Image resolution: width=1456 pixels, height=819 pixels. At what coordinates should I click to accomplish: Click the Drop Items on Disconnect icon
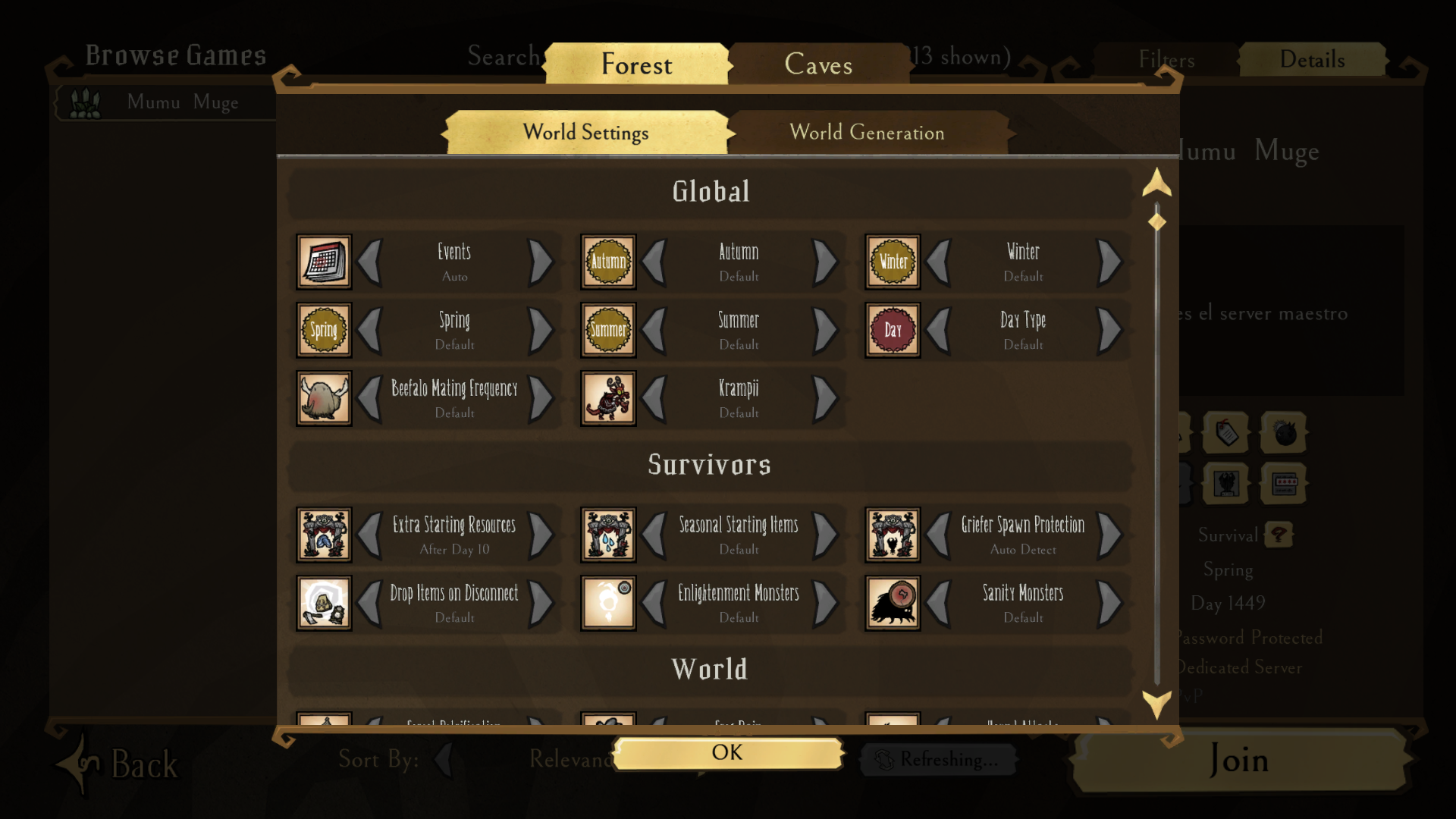323,603
